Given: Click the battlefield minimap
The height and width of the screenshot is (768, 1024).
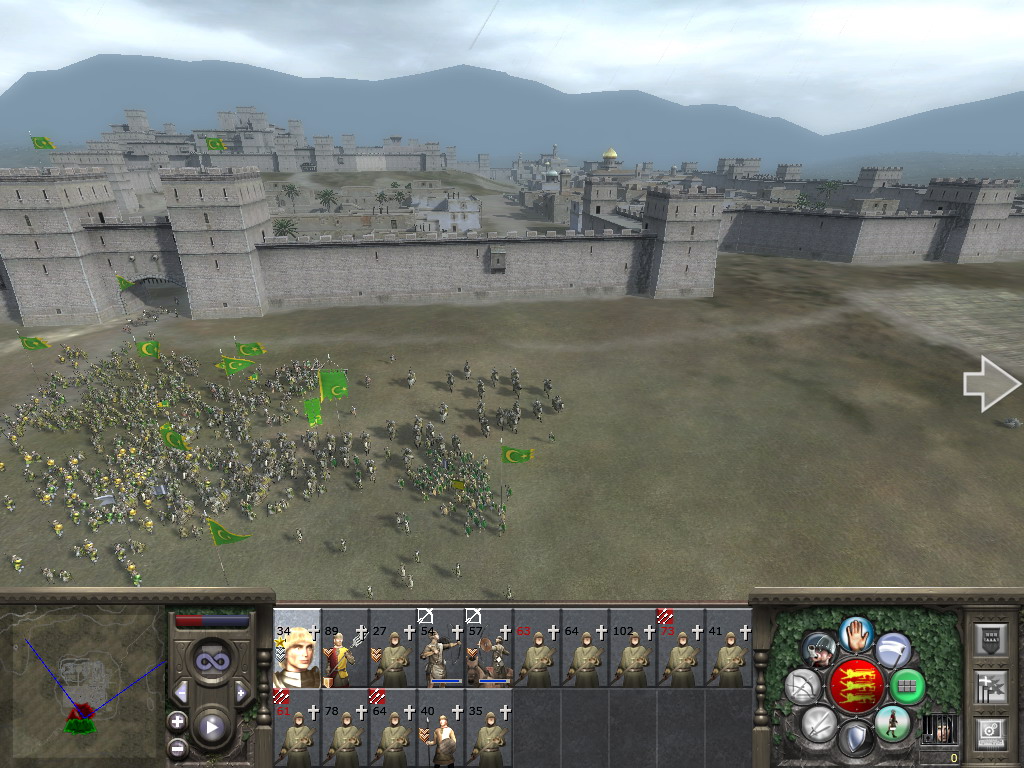Looking at the screenshot, I should (x=83, y=680).
